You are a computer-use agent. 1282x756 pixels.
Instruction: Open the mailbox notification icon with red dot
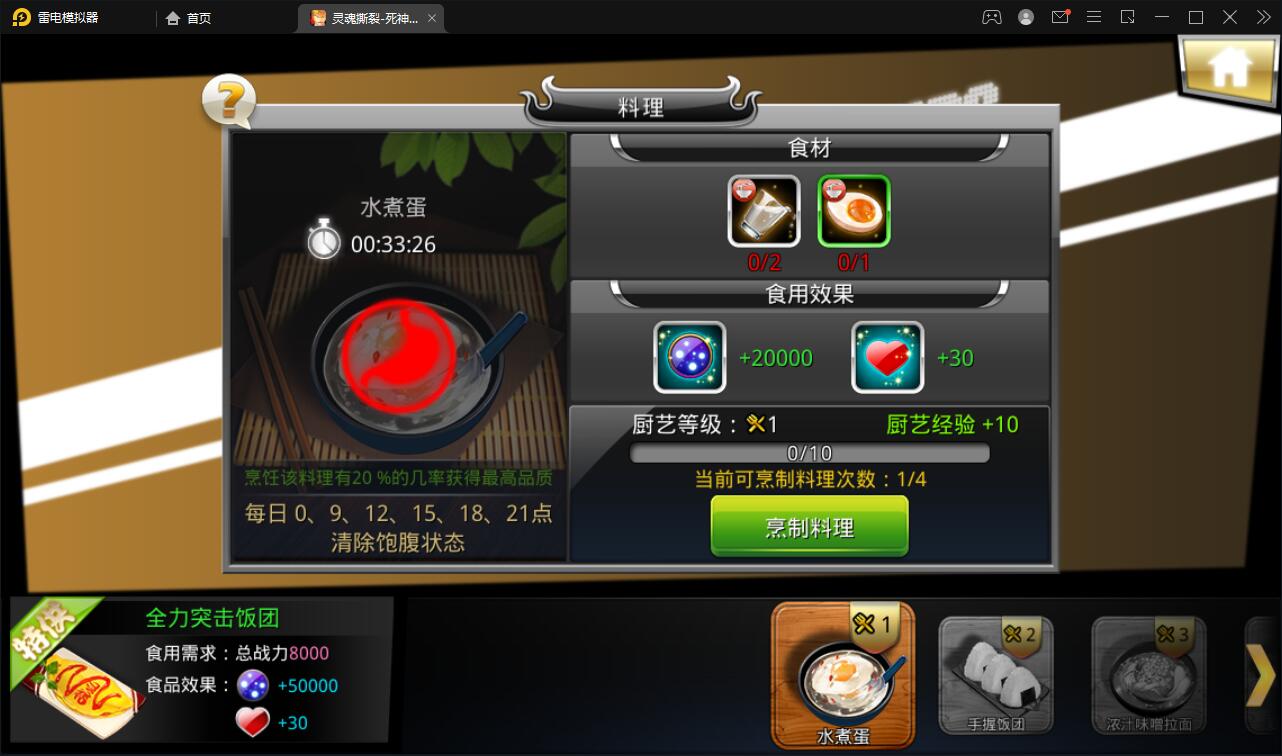click(x=1060, y=16)
